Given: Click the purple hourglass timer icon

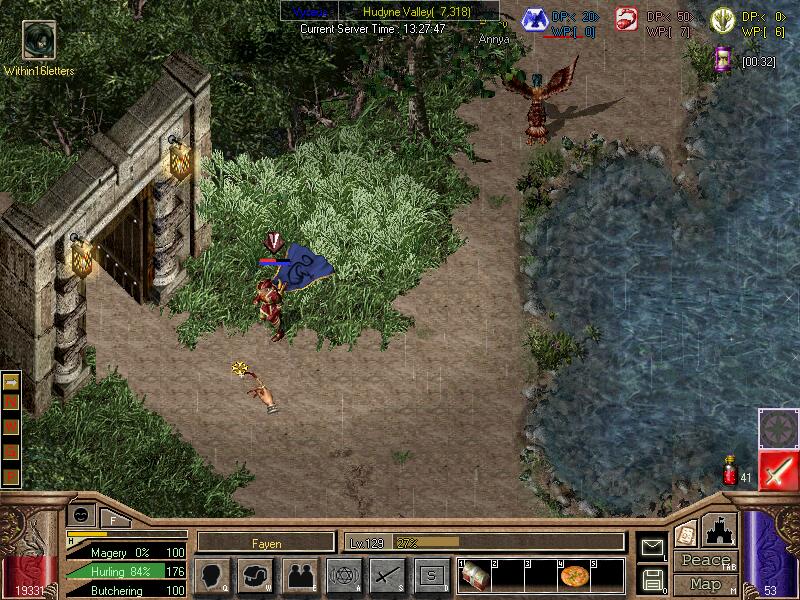Looking at the screenshot, I should 722,60.
